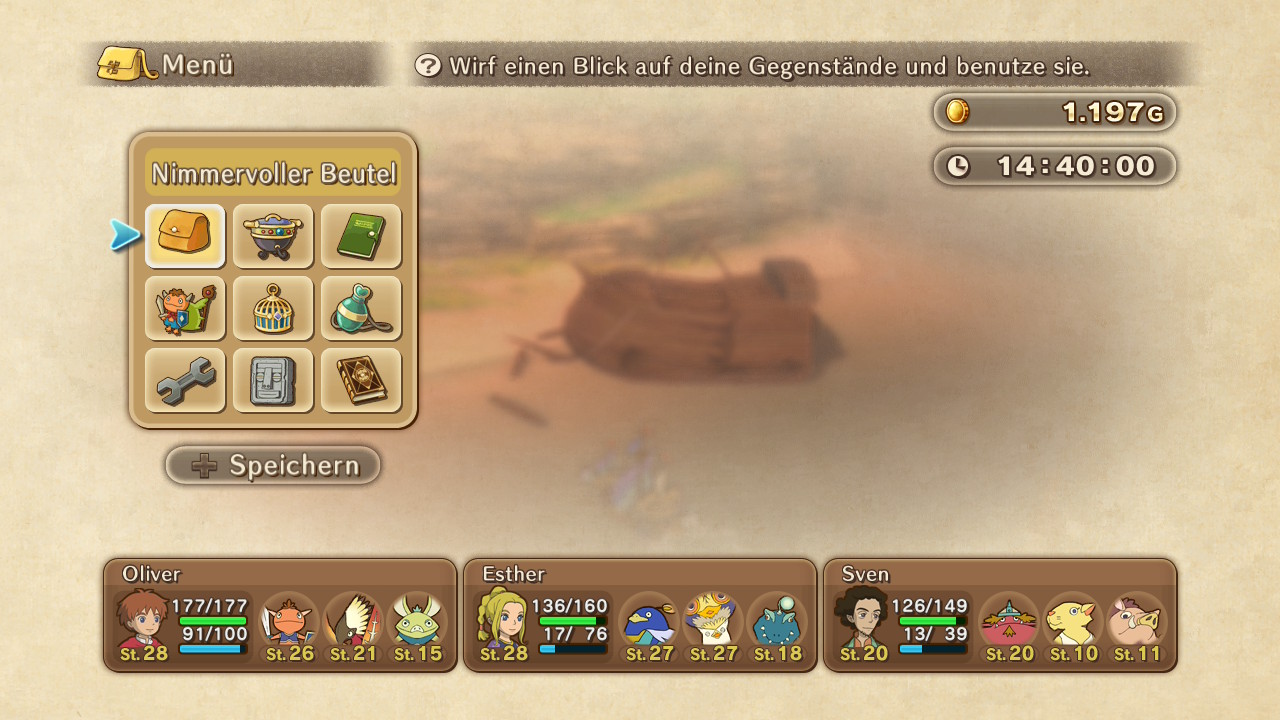1280x720 pixels.
Task: Open the green flask bottle icon
Action: (360, 308)
